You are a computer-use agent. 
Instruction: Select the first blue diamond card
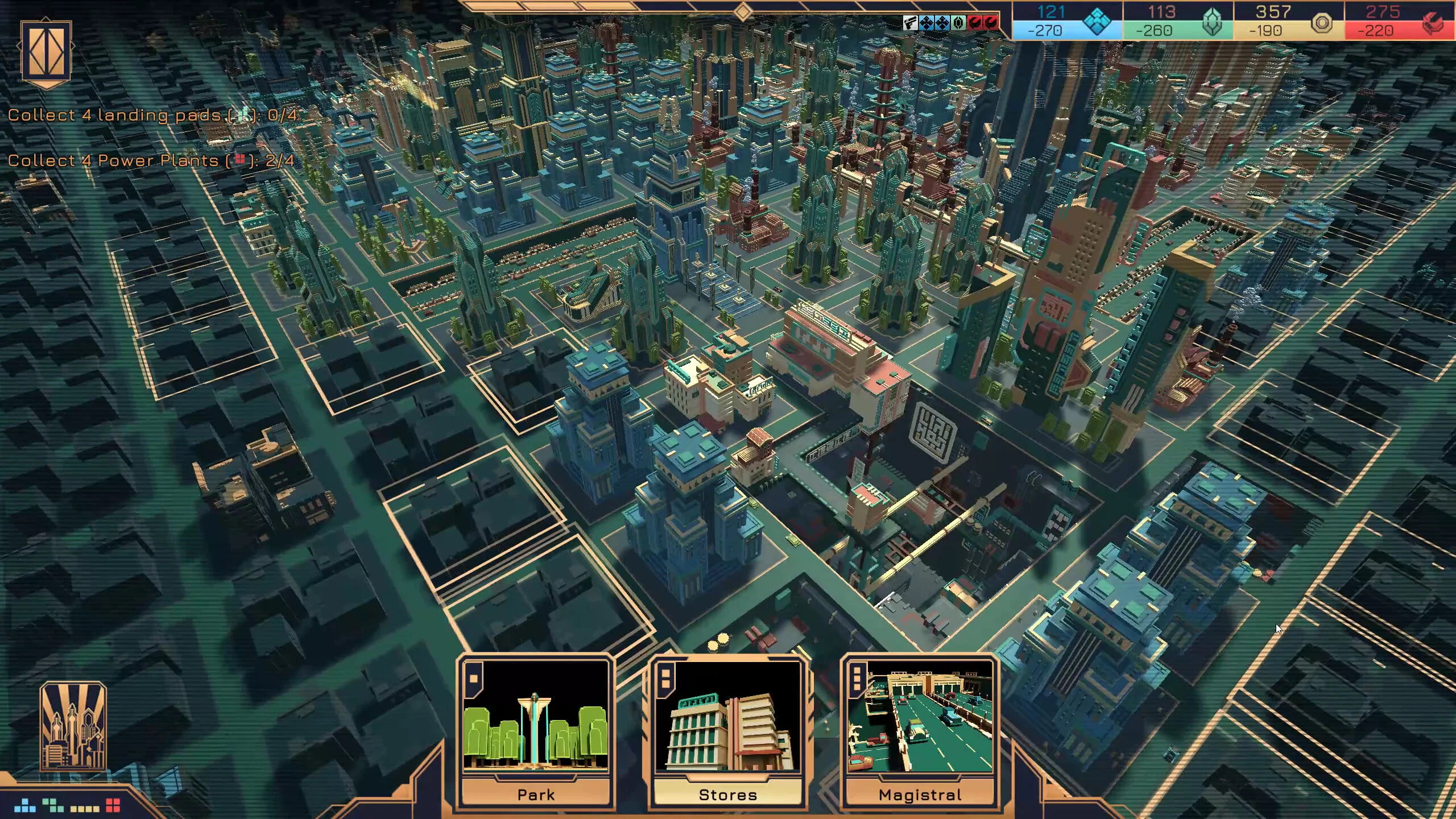click(926, 23)
